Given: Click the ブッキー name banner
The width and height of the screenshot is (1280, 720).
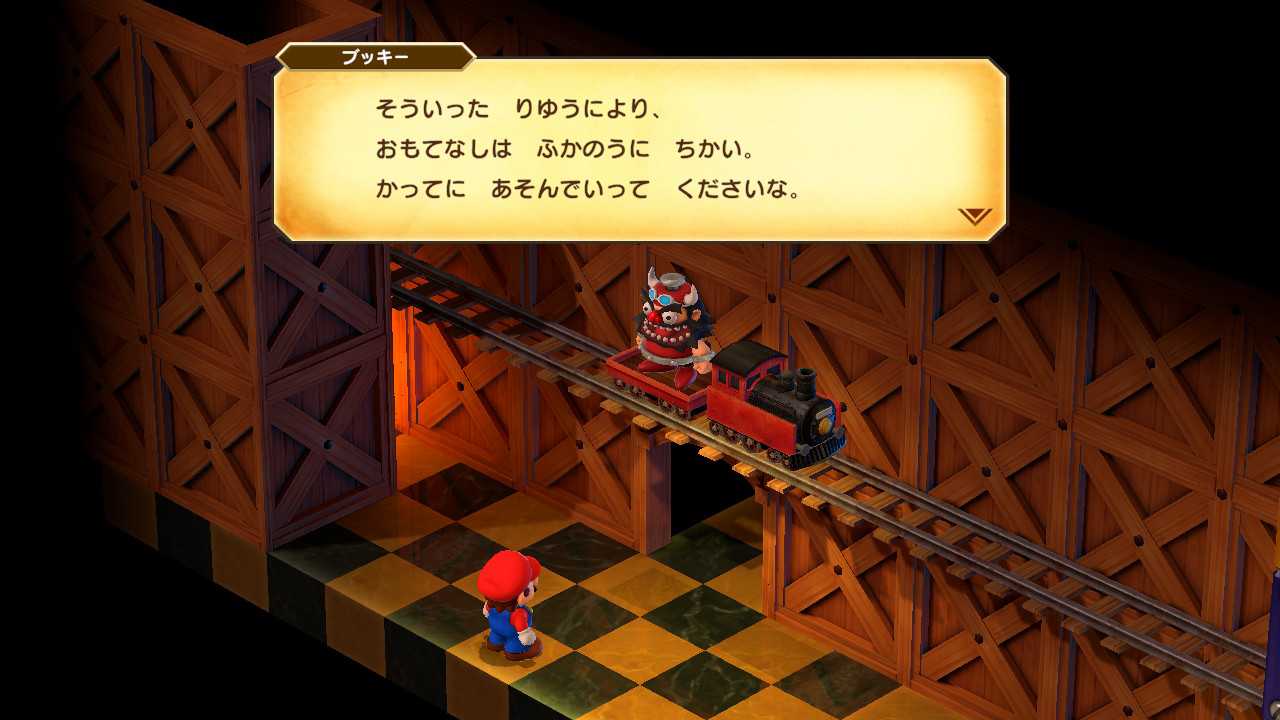Looking at the screenshot, I should click(375, 57).
